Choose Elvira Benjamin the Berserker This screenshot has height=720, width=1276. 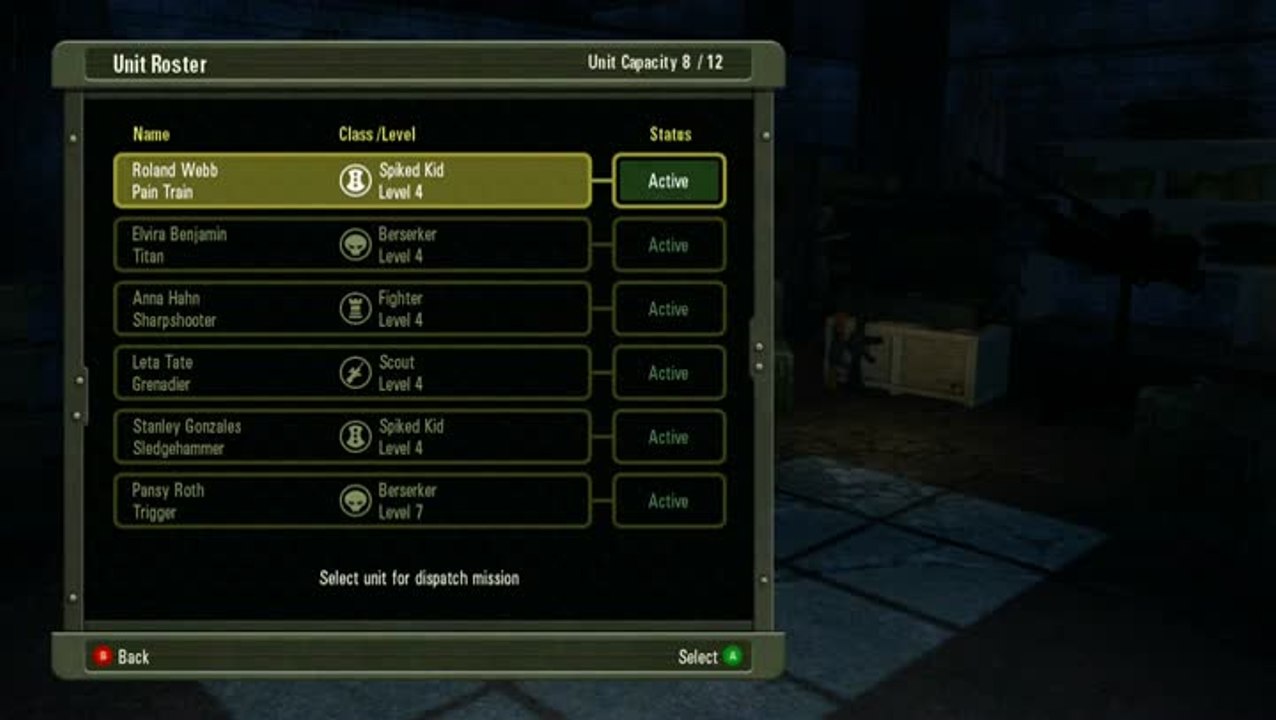(x=352, y=245)
